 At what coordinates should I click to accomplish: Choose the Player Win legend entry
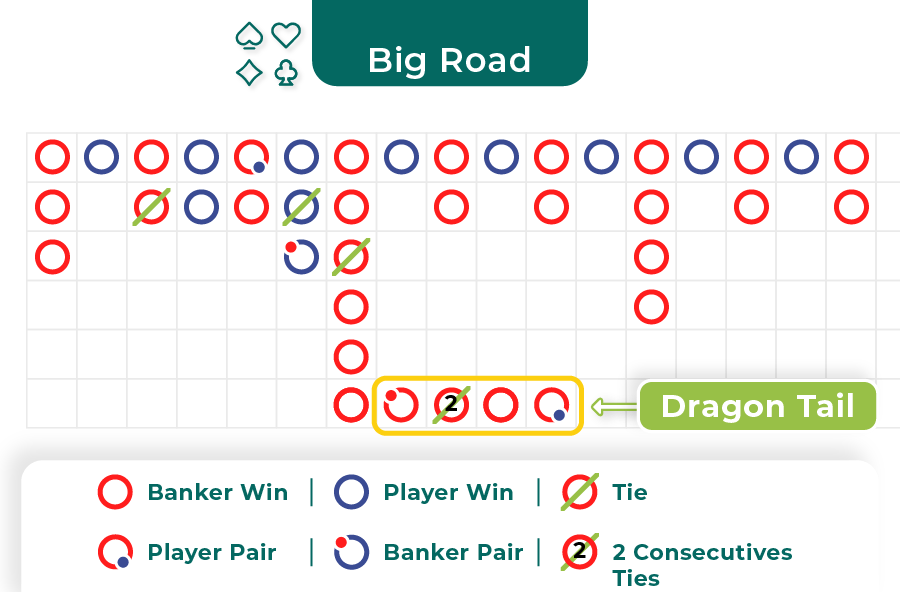tap(425, 492)
